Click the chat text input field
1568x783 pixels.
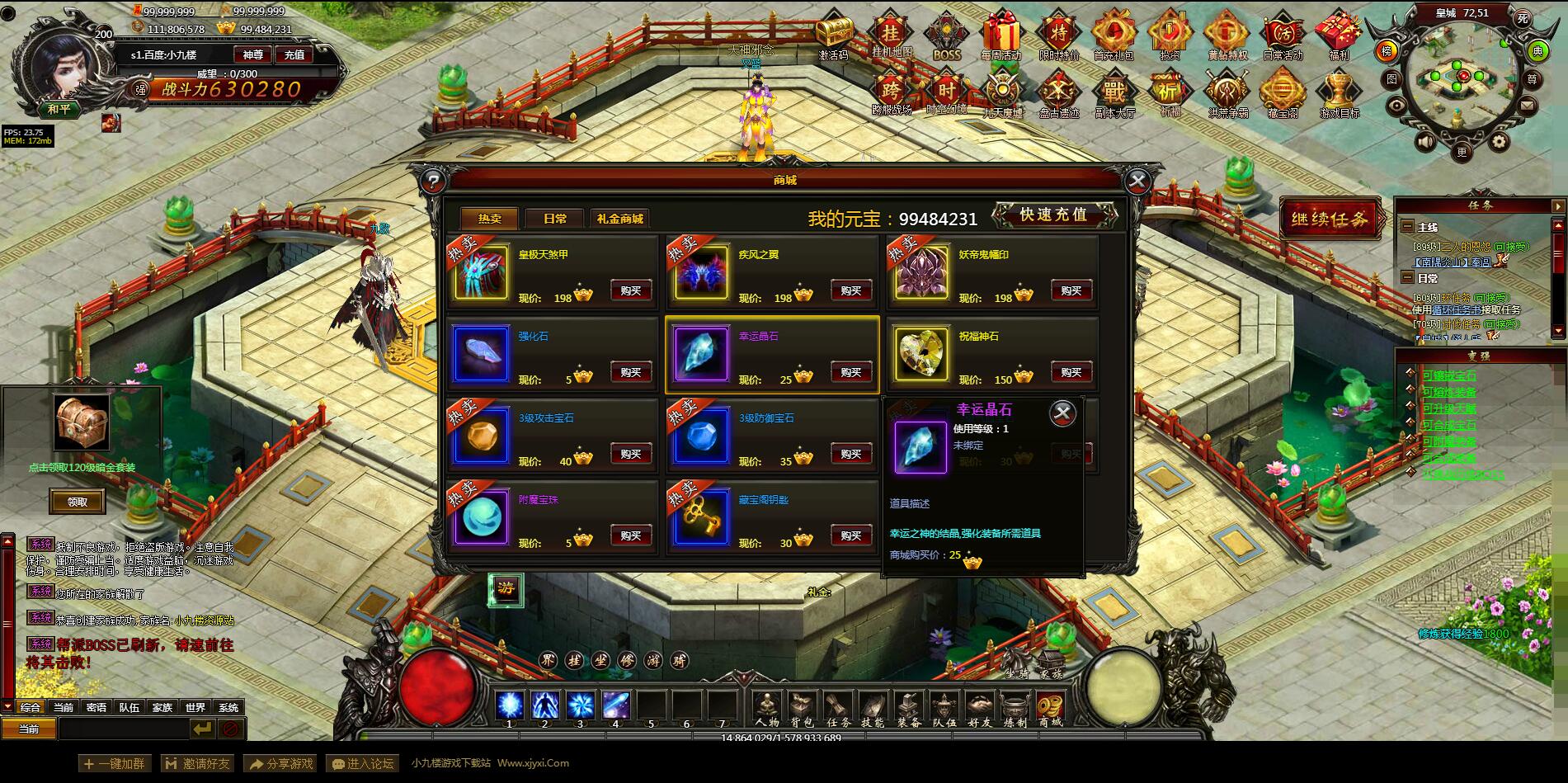[x=124, y=729]
